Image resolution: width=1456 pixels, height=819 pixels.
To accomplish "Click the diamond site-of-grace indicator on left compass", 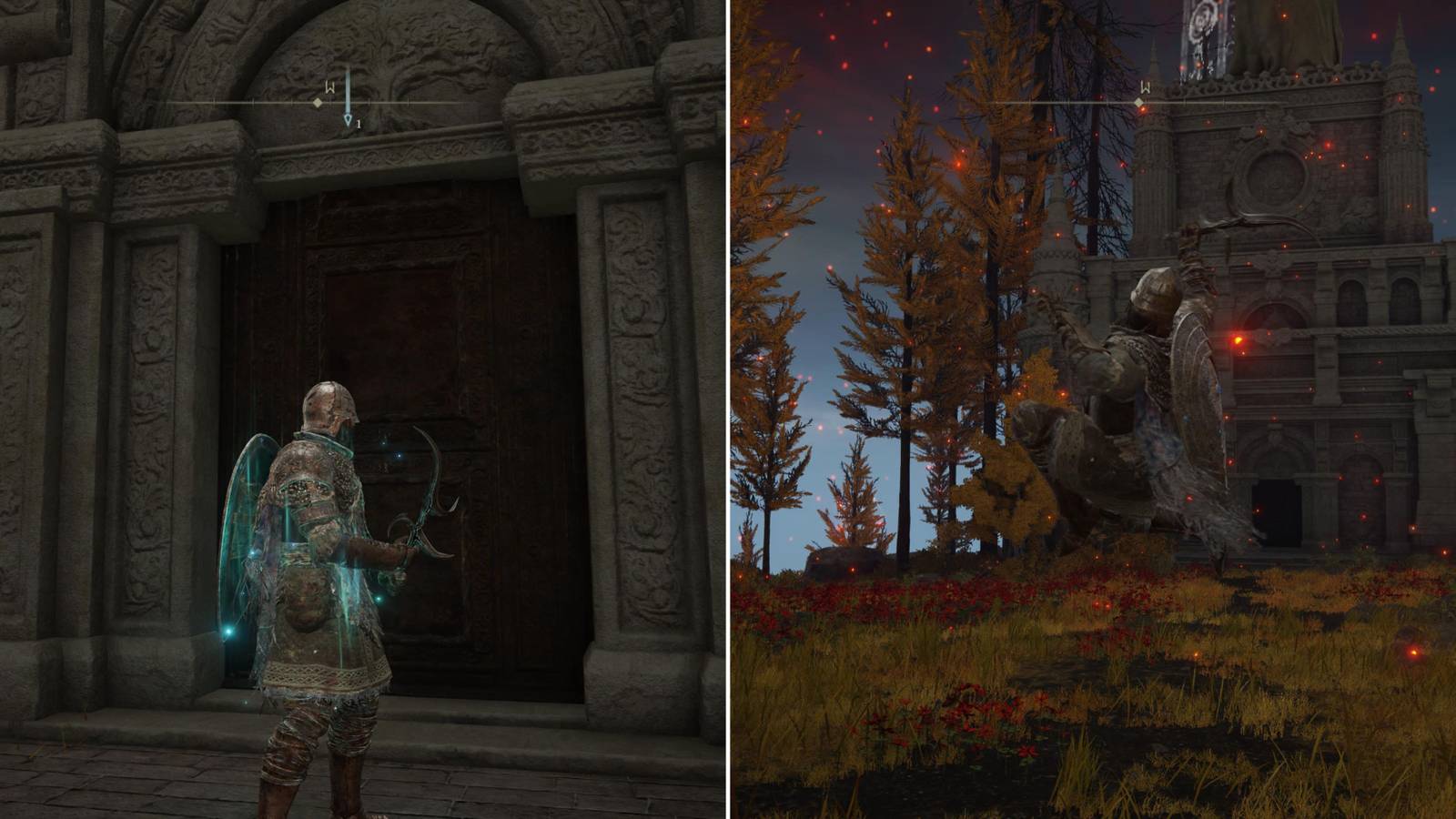I will [318, 102].
